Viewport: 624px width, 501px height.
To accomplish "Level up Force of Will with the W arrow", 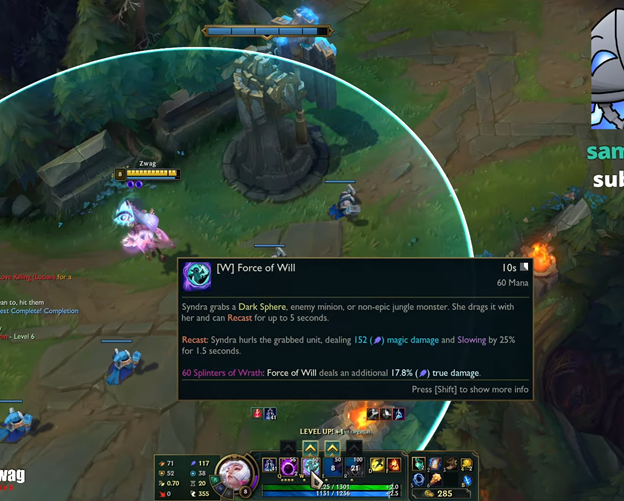I will [x=311, y=447].
